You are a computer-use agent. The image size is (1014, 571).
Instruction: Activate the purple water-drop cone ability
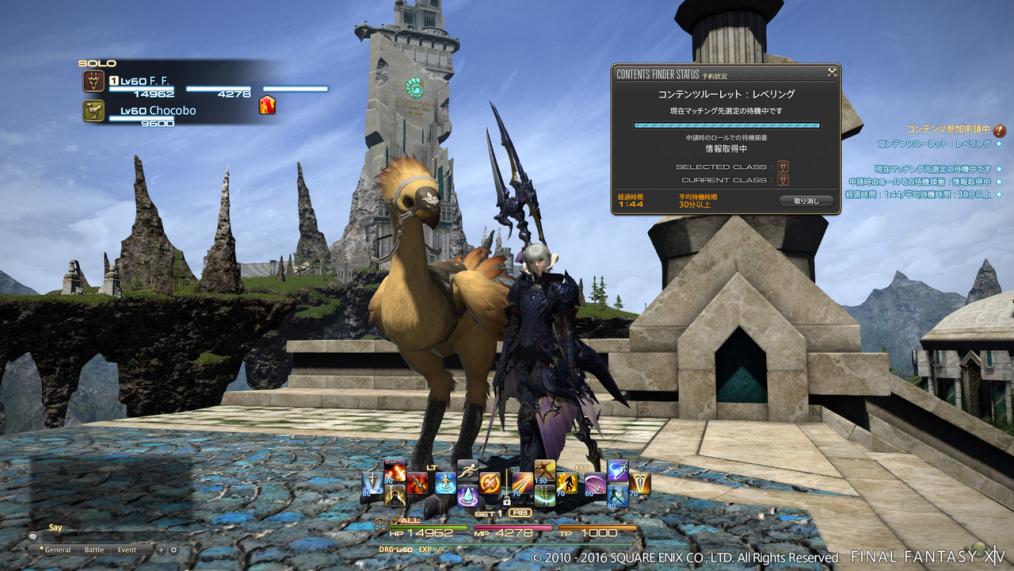pyautogui.click(x=467, y=495)
